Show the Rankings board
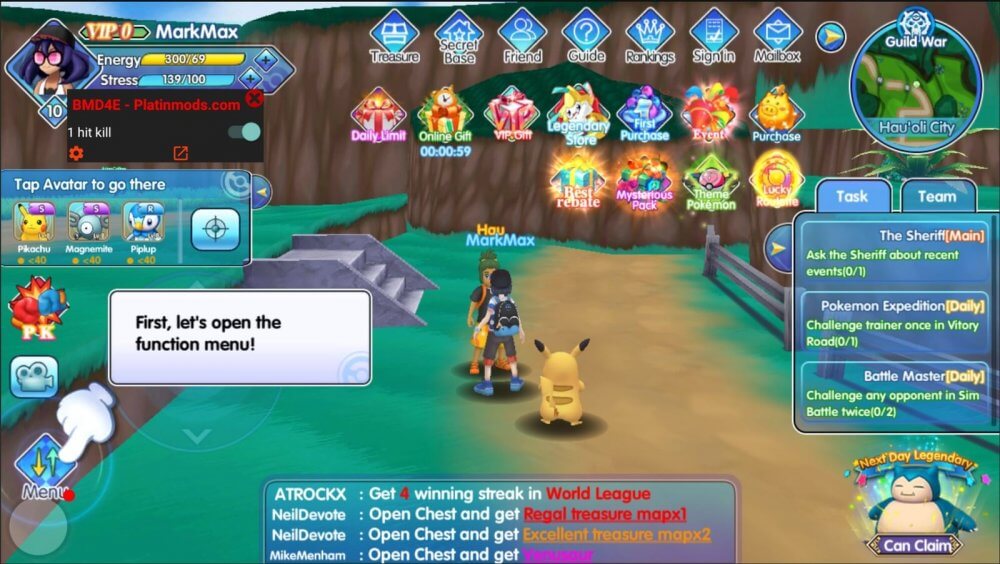 650,35
